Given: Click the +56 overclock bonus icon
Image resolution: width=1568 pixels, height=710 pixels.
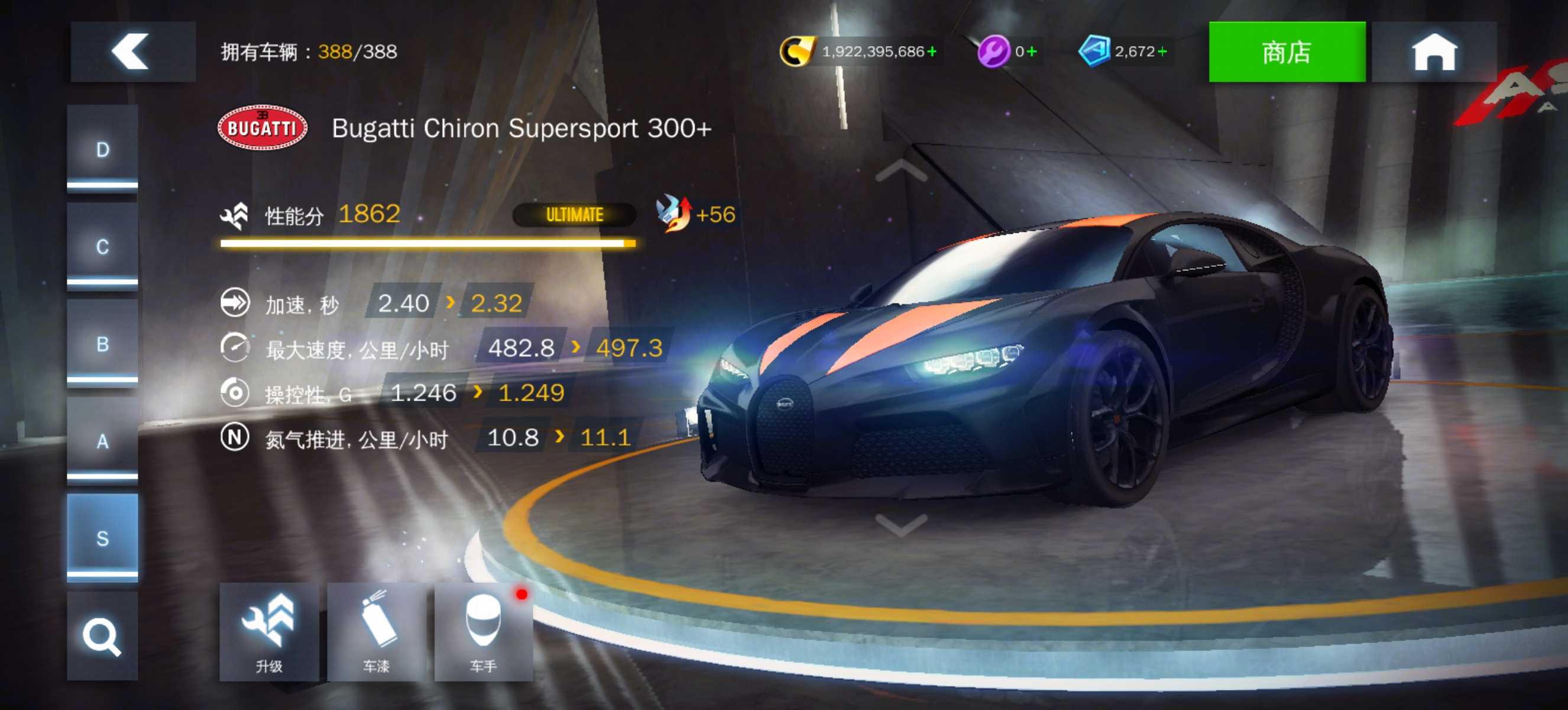Looking at the screenshot, I should pyautogui.click(x=675, y=214).
